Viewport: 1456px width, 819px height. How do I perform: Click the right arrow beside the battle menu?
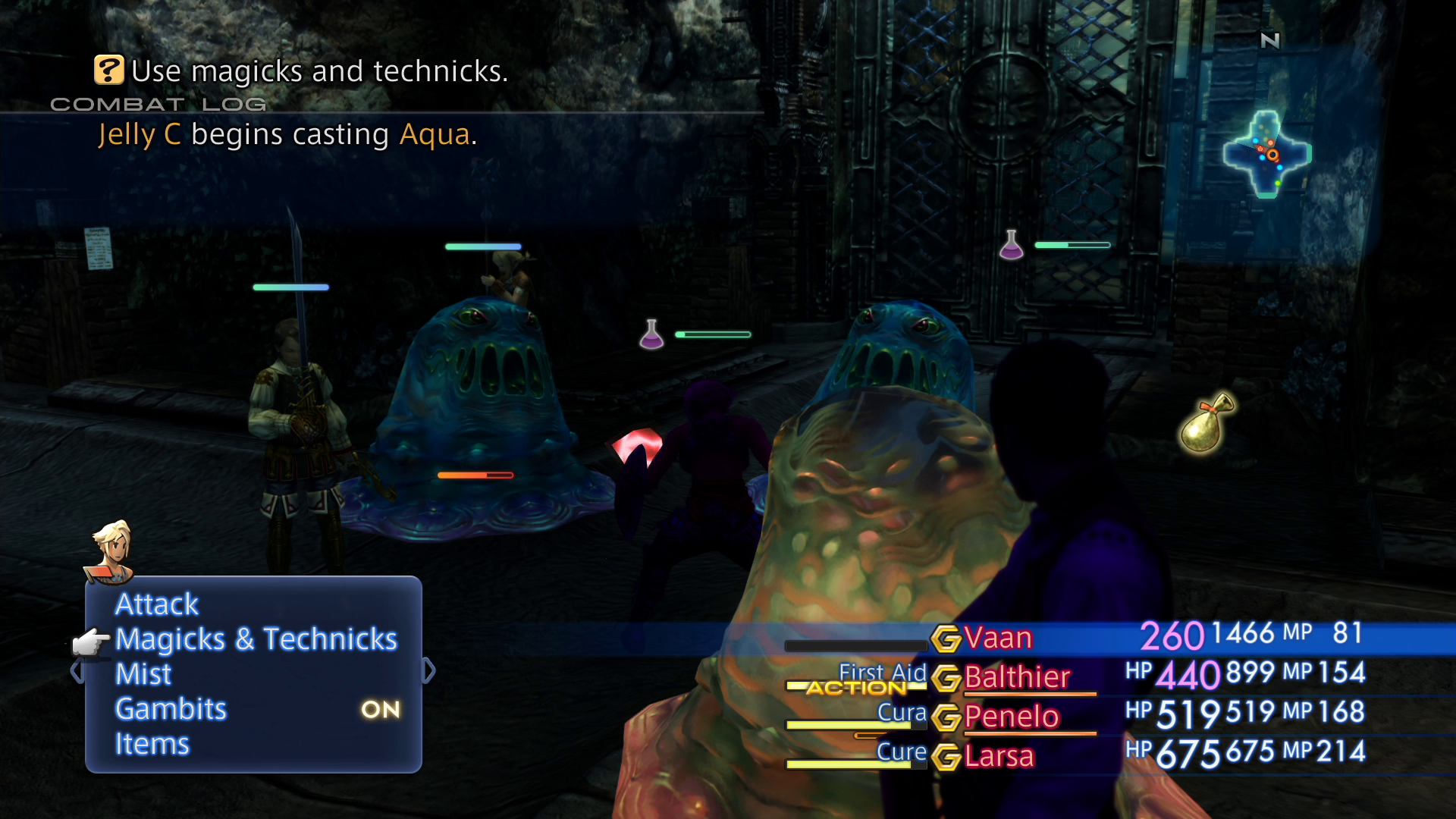428,670
